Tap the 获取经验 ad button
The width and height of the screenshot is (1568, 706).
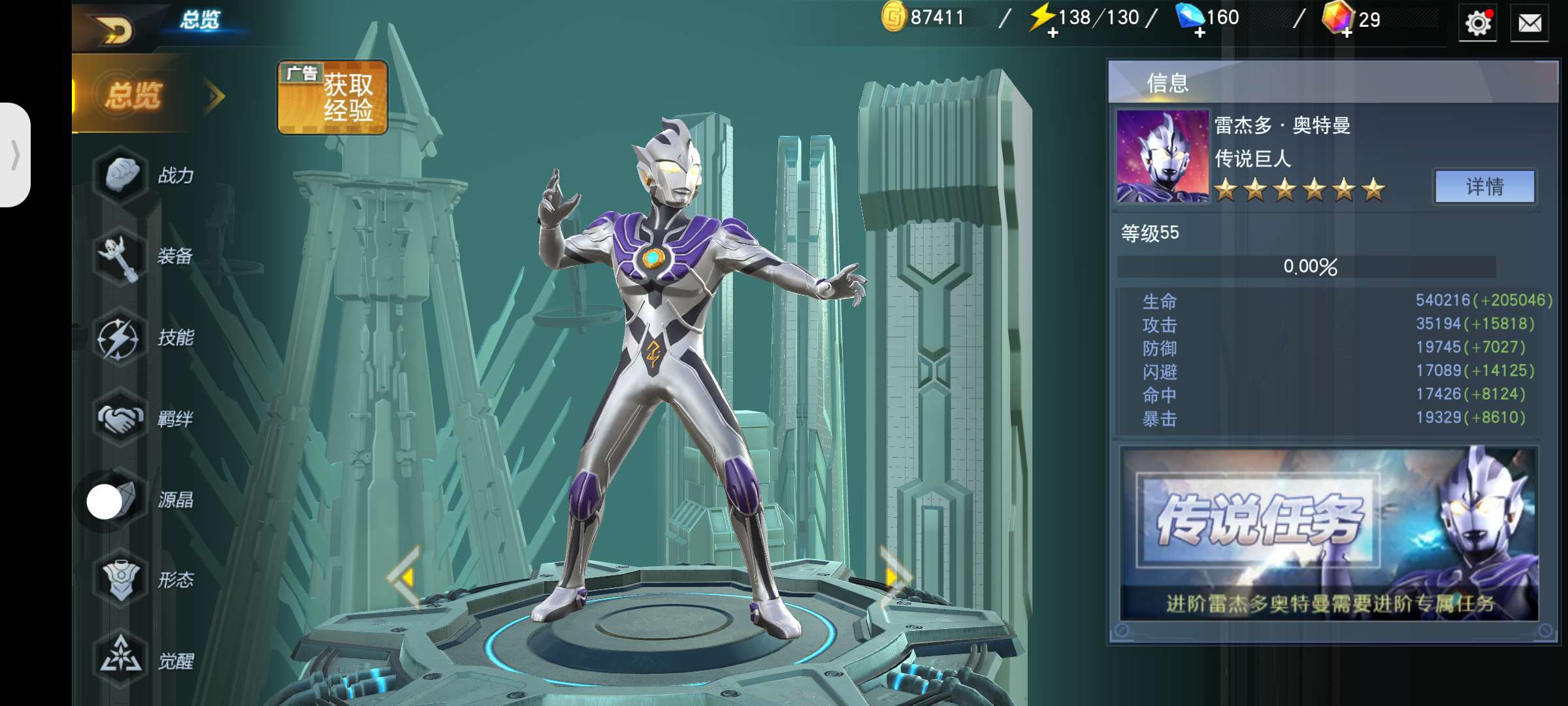[x=333, y=98]
